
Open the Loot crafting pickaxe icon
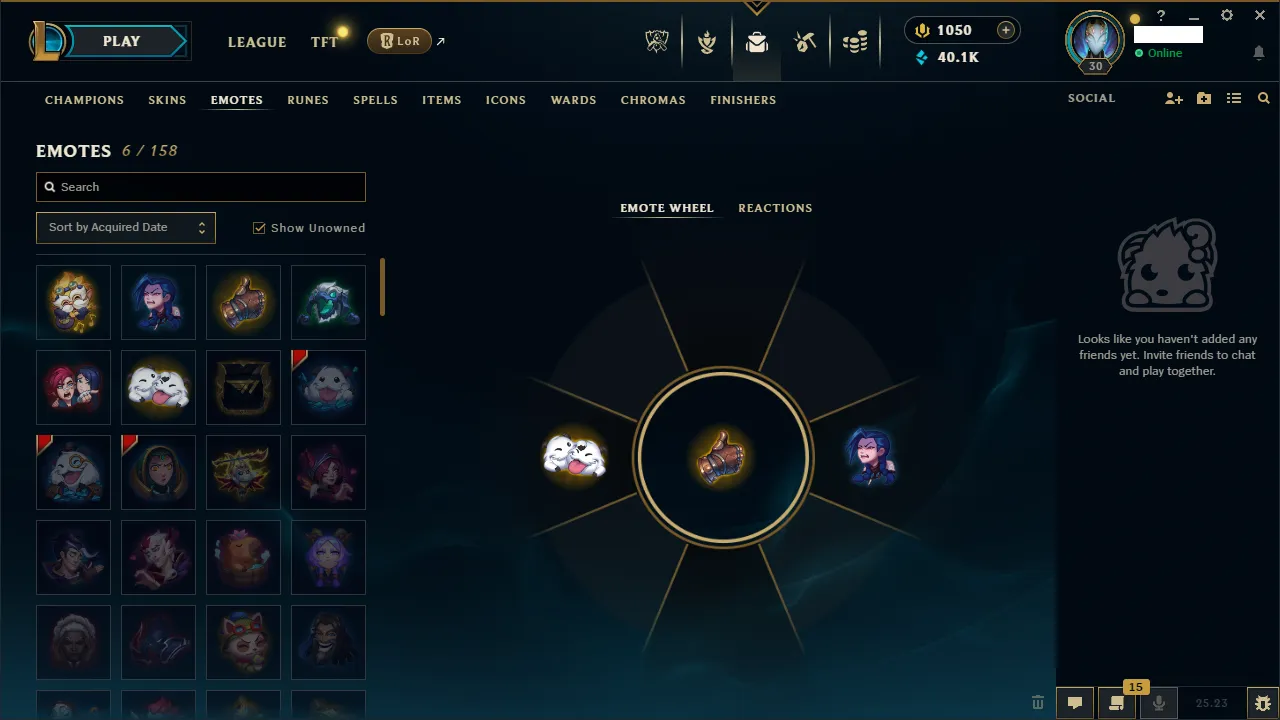[805, 41]
